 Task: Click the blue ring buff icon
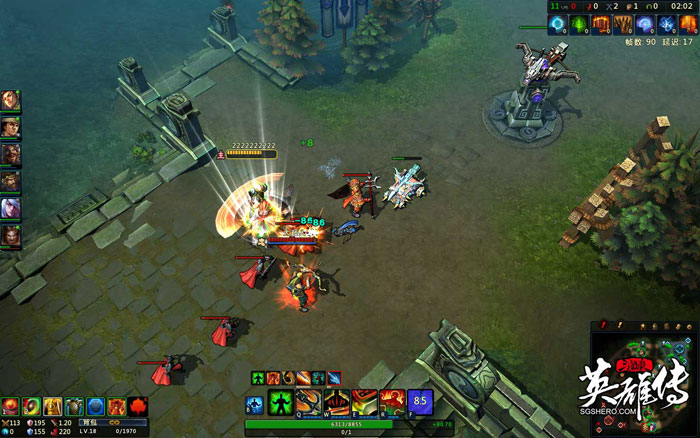pyautogui.click(x=556, y=23)
